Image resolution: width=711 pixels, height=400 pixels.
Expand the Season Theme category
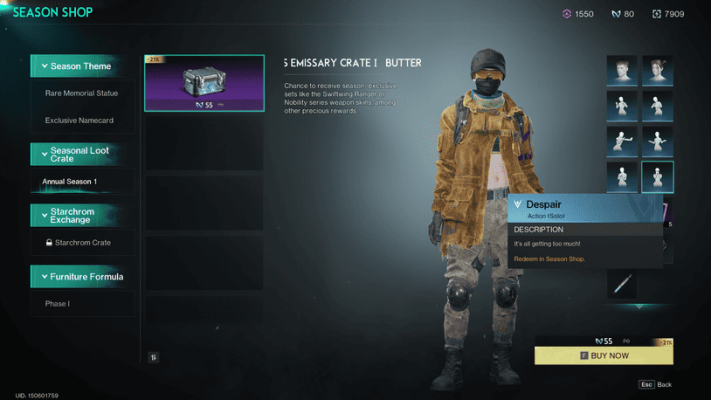pos(82,66)
